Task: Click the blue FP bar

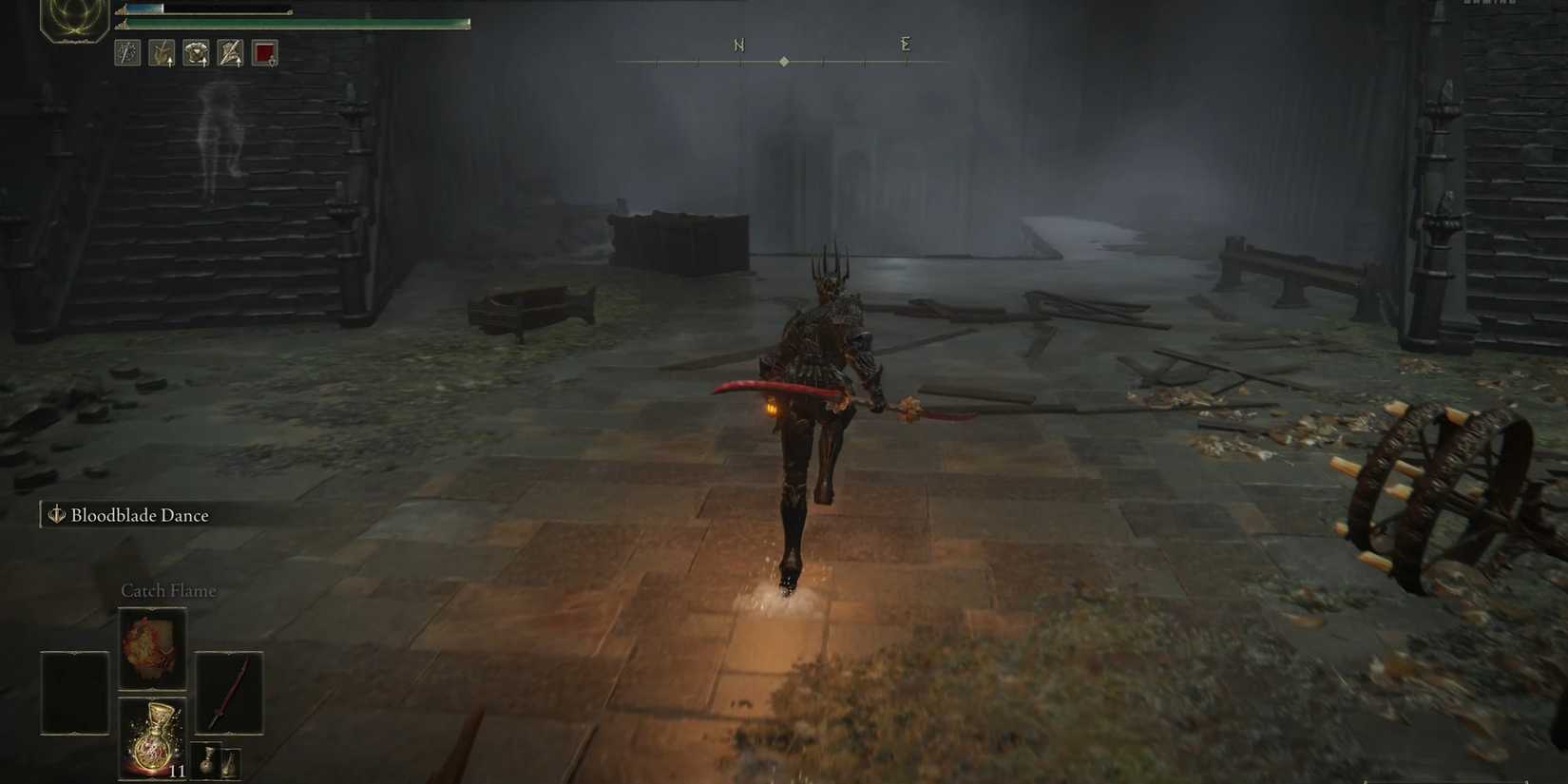Action: tap(143, 8)
